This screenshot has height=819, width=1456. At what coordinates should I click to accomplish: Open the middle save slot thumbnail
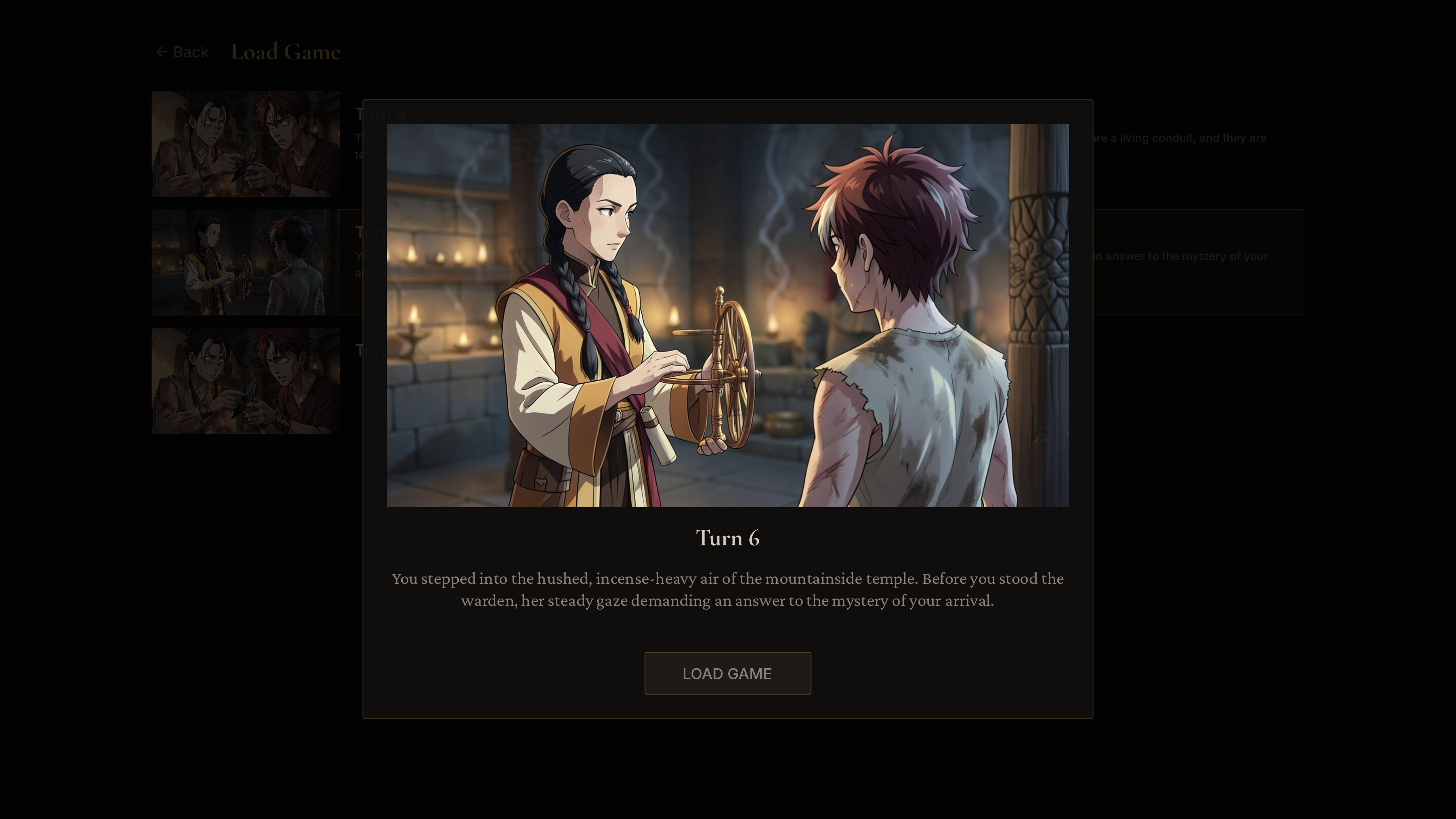[245, 262]
